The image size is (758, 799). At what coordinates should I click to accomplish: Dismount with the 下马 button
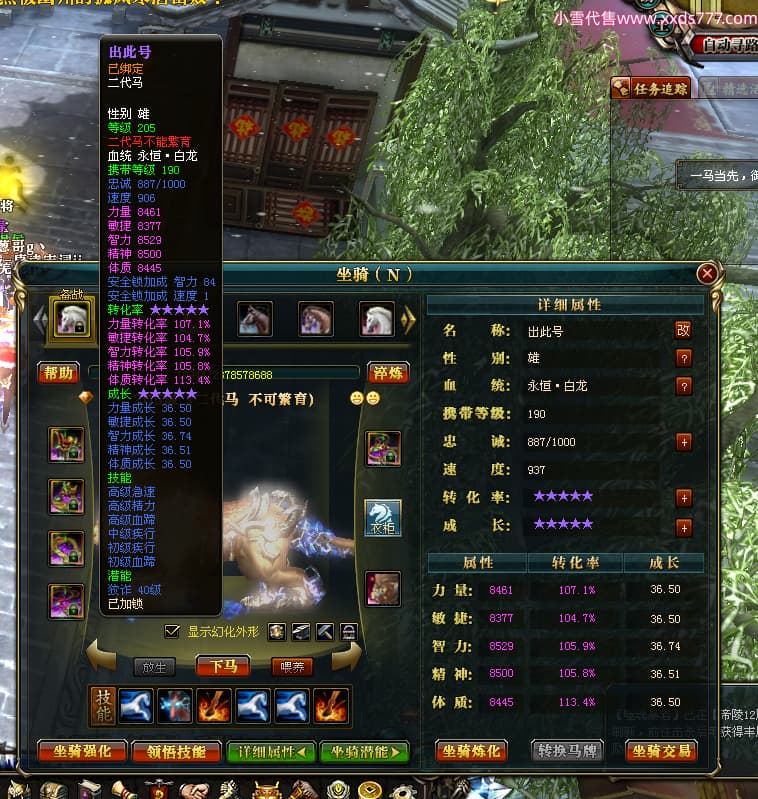[223, 666]
